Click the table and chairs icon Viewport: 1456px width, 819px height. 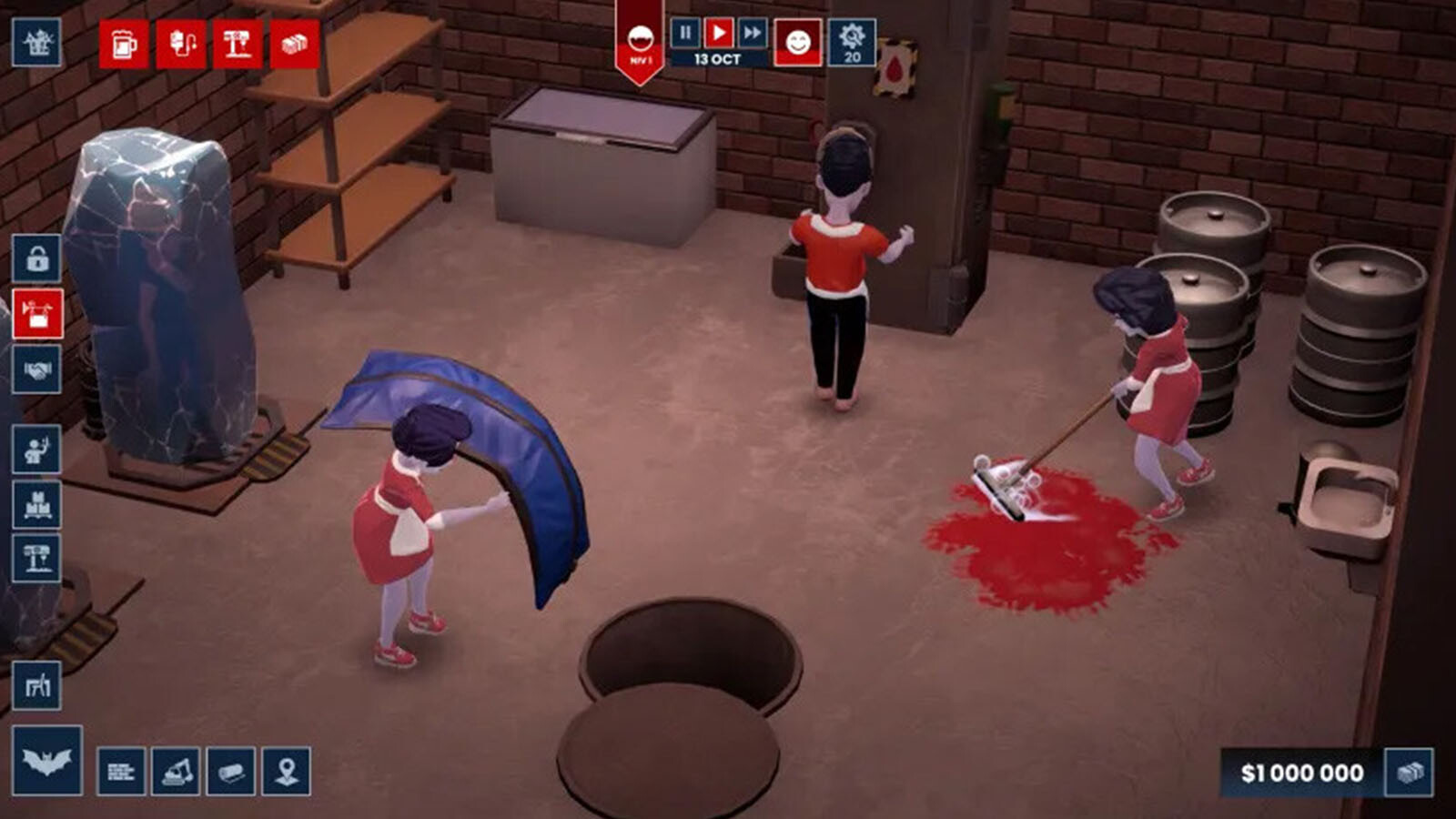click(37, 685)
